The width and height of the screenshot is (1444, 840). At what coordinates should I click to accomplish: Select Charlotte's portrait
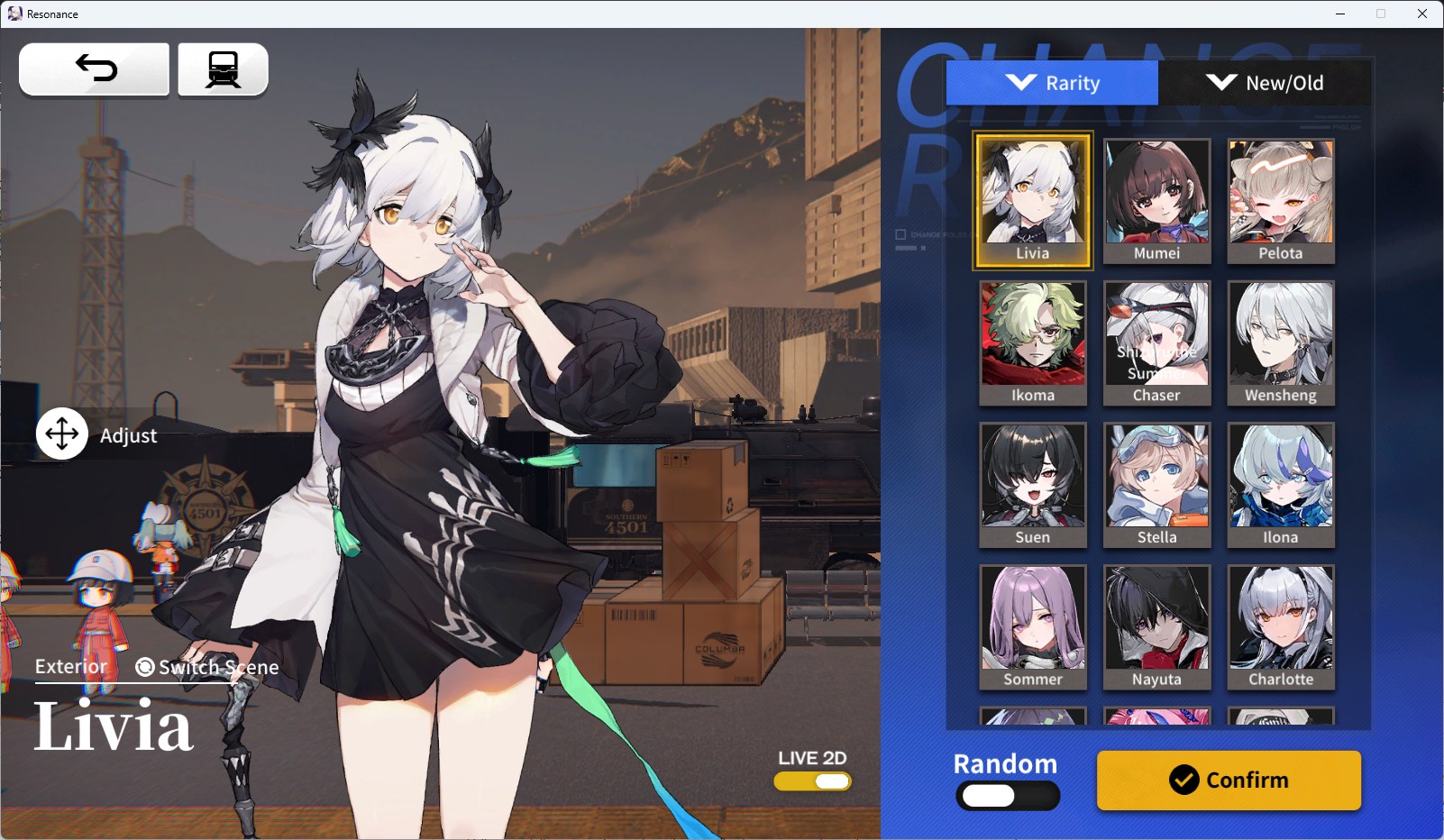click(x=1281, y=626)
